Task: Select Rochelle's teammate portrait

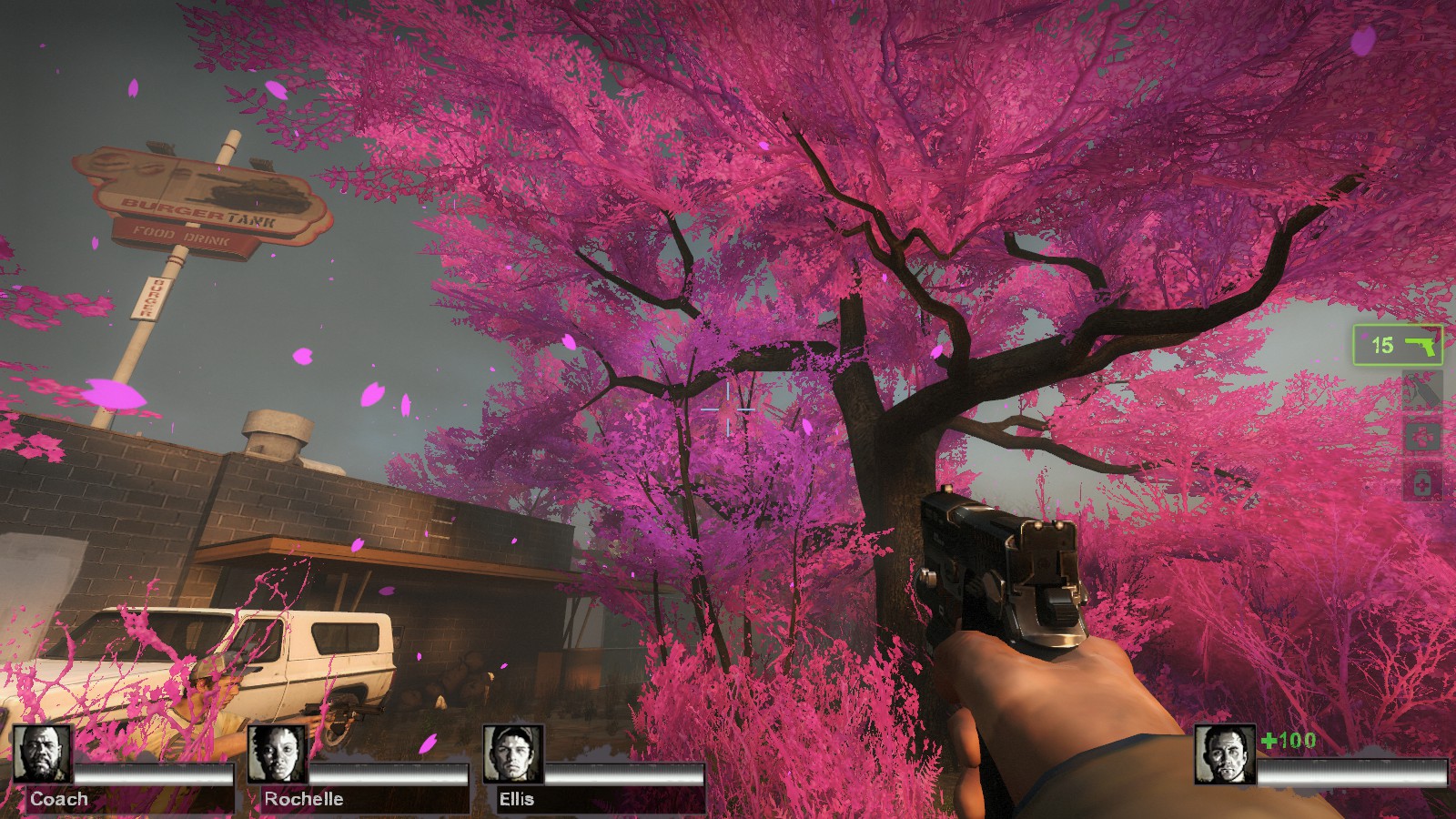Action: tap(277, 754)
